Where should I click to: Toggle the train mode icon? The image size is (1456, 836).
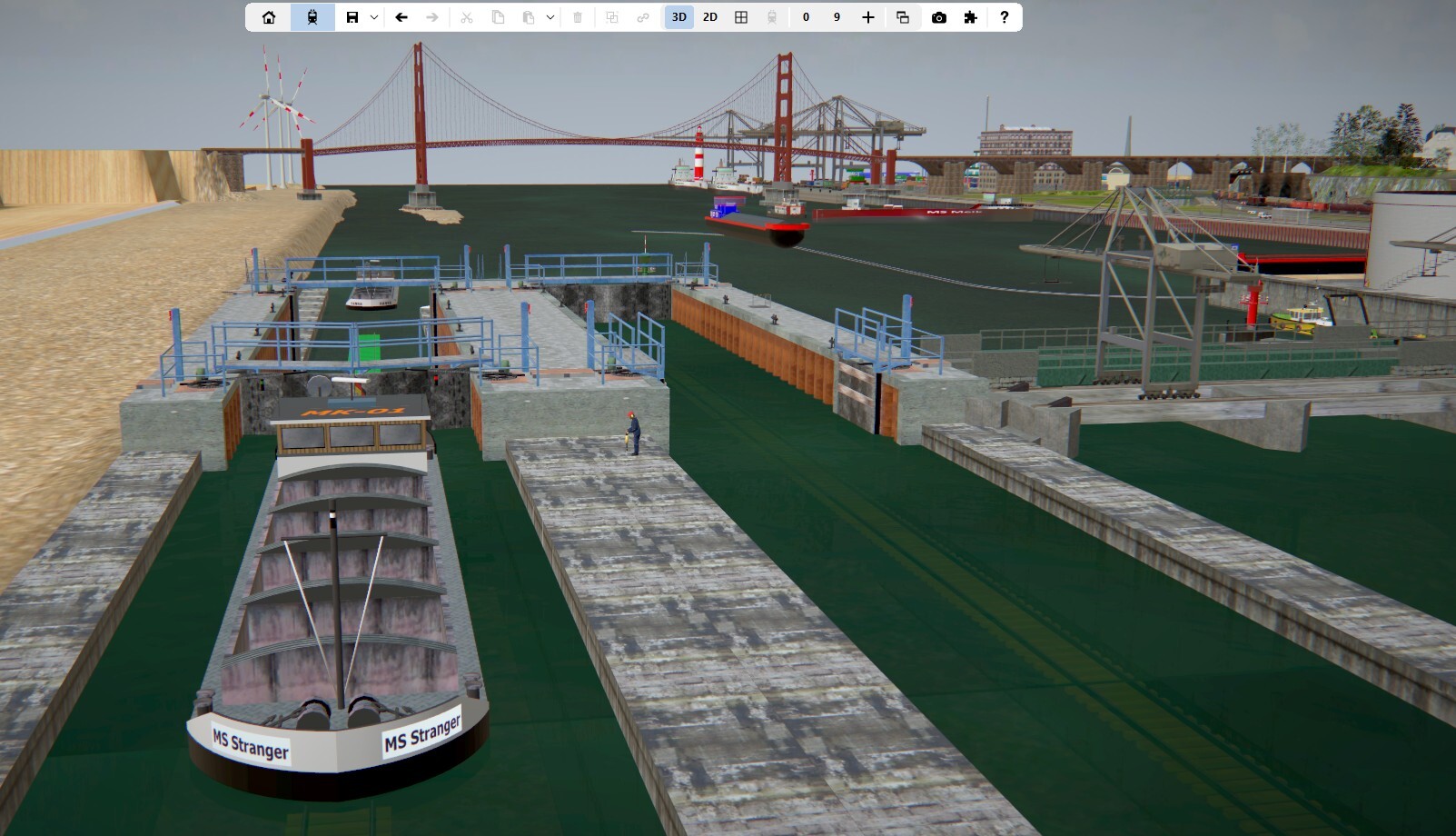pos(312,17)
